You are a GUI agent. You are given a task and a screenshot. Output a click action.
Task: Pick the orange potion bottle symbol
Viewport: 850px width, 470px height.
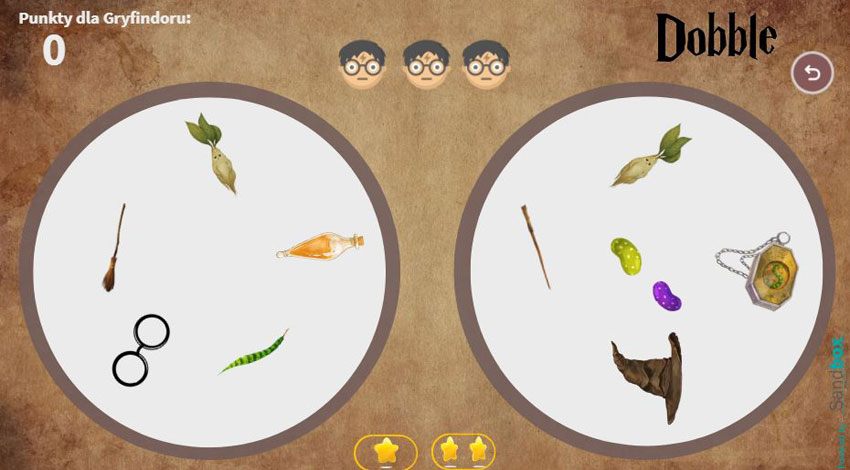(x=320, y=246)
